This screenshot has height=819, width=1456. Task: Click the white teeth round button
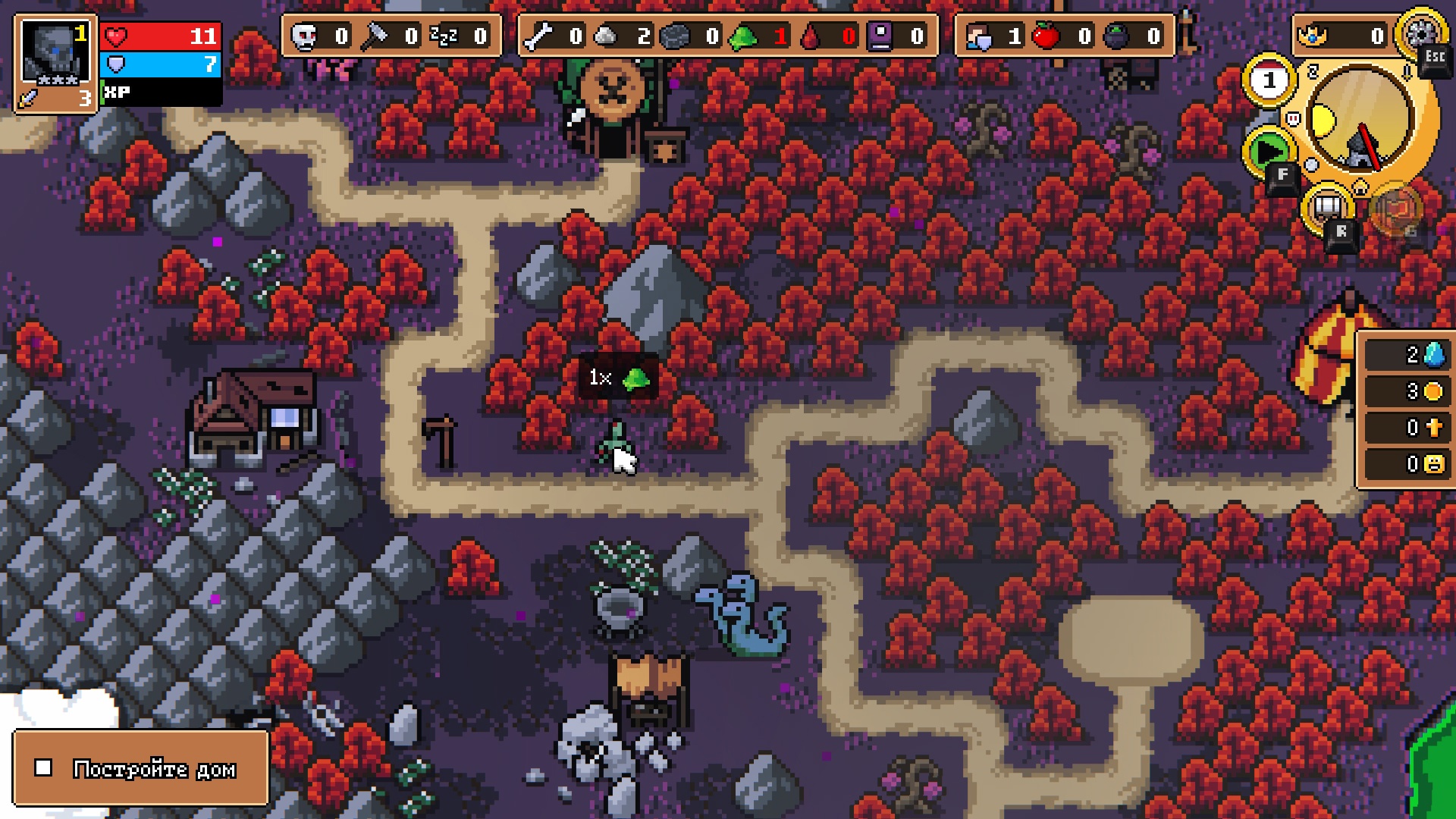(x=1326, y=207)
